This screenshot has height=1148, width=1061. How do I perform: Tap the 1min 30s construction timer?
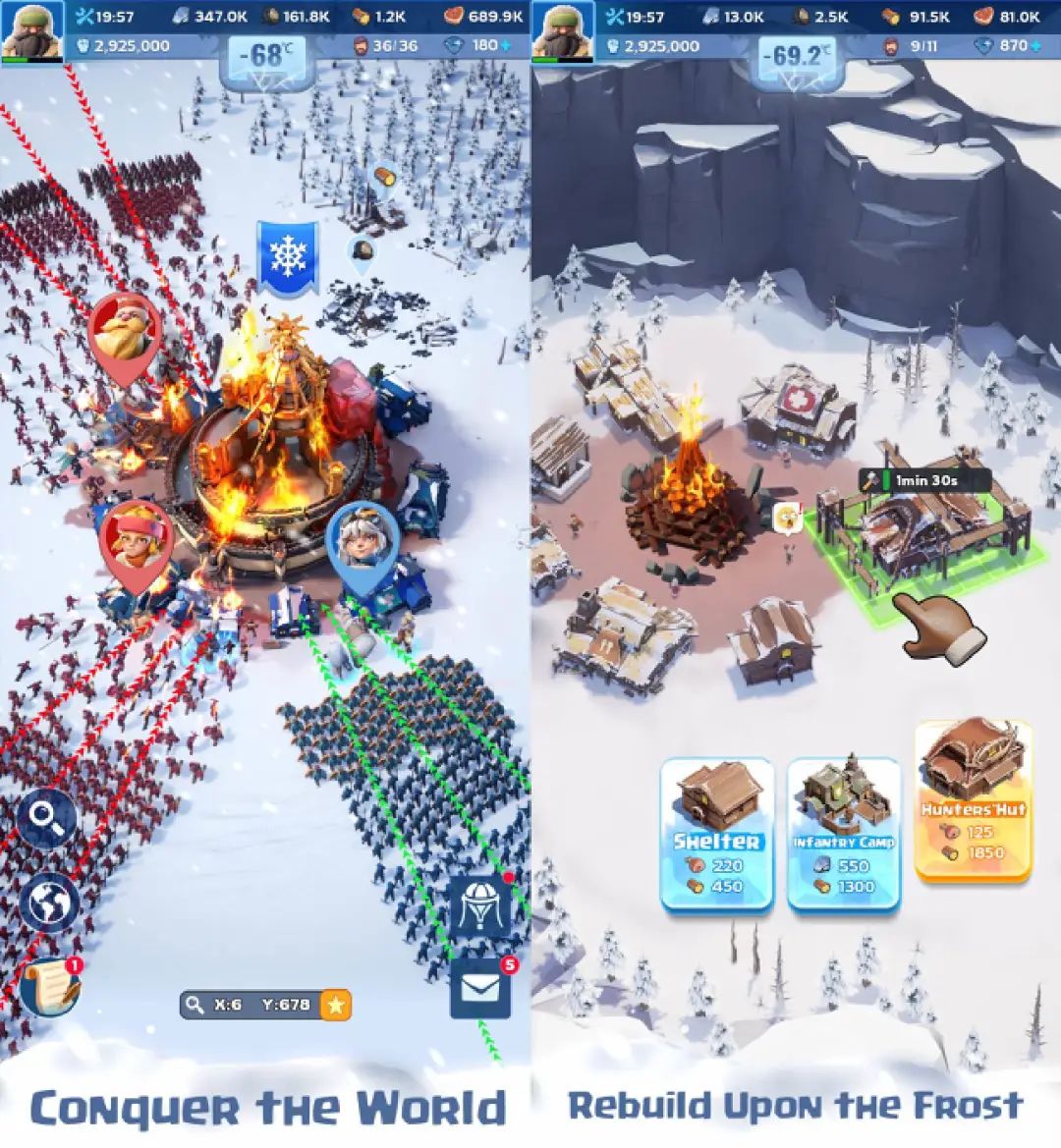pos(923,481)
